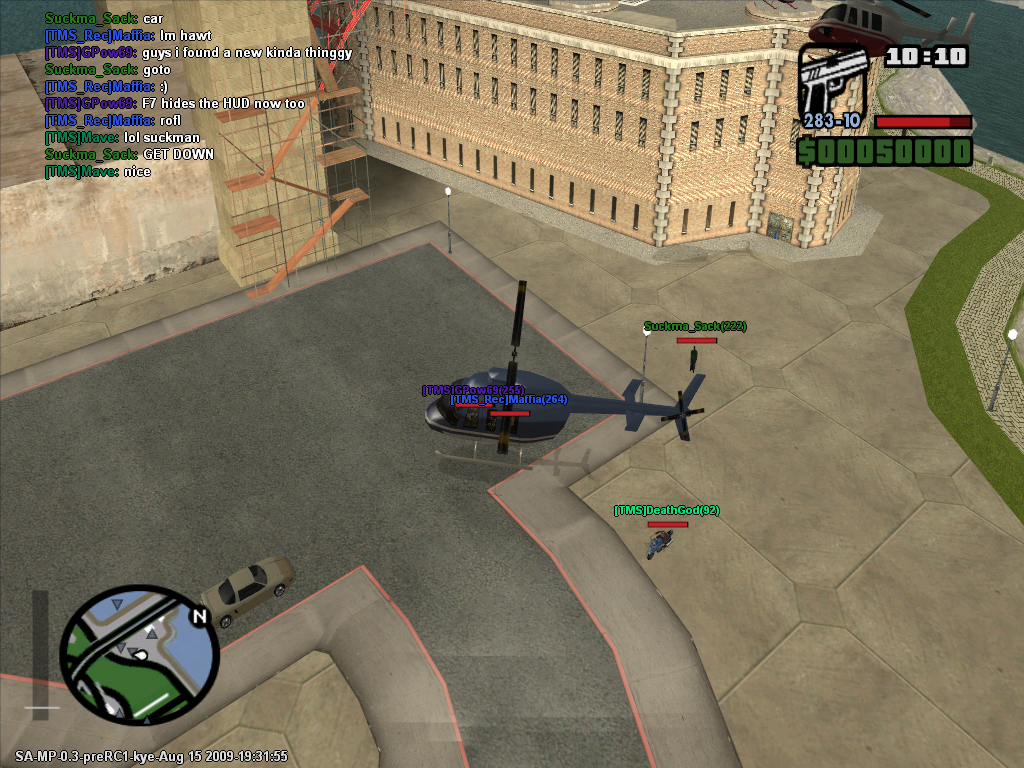Image resolution: width=1024 pixels, height=768 pixels.
Task: Open the circular radar minimap
Action: coord(140,655)
